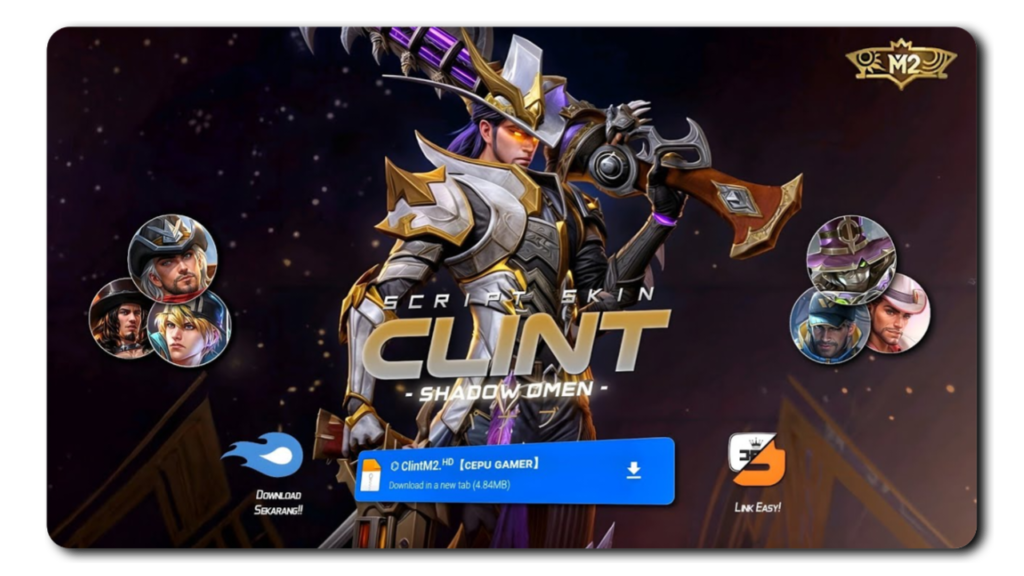Pick the grey-hat cowboy Clint portrait
Screen dimensions: 1024x576
(172, 259)
